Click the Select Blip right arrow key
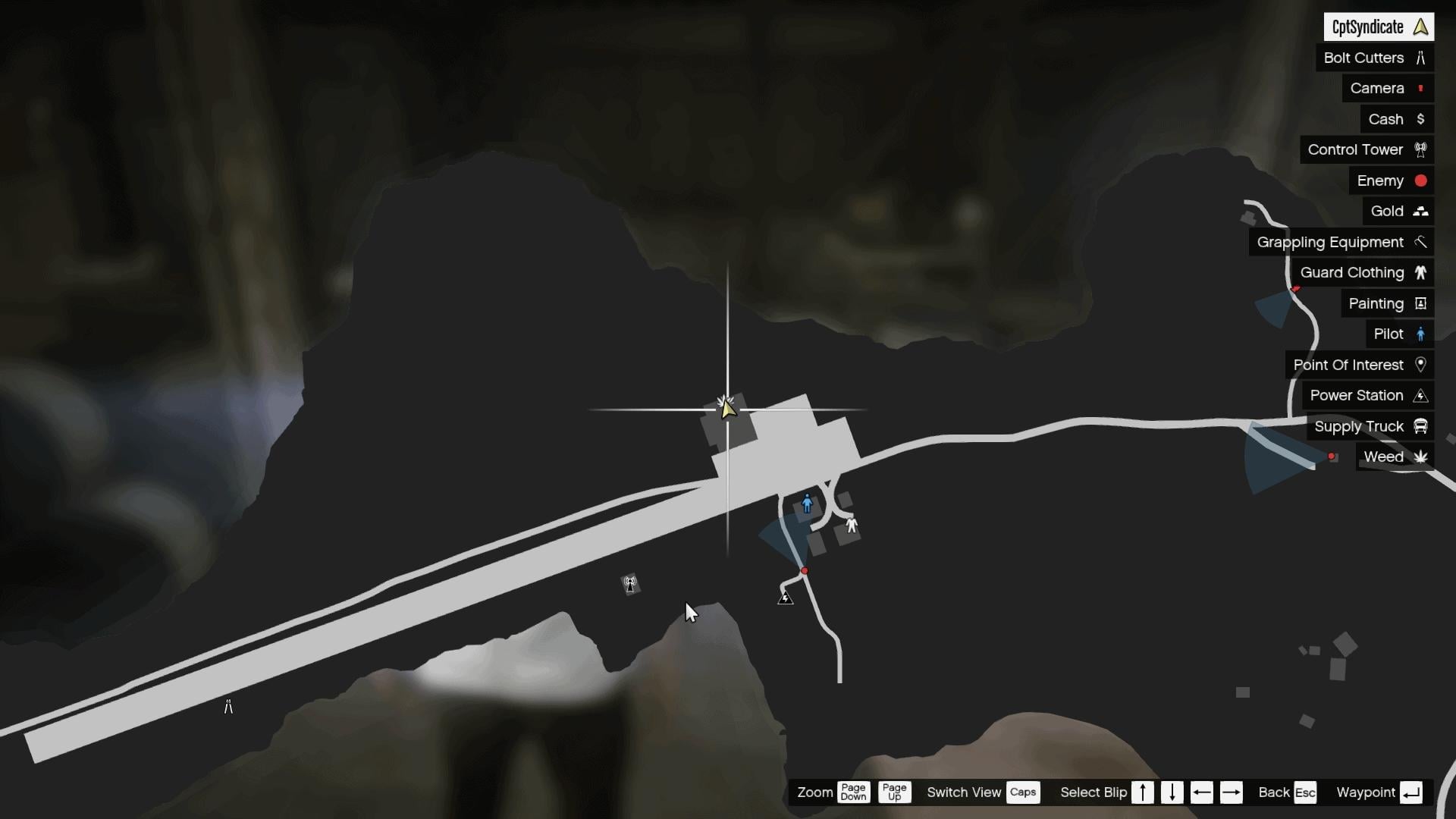This screenshot has height=819, width=1456. (x=1232, y=792)
